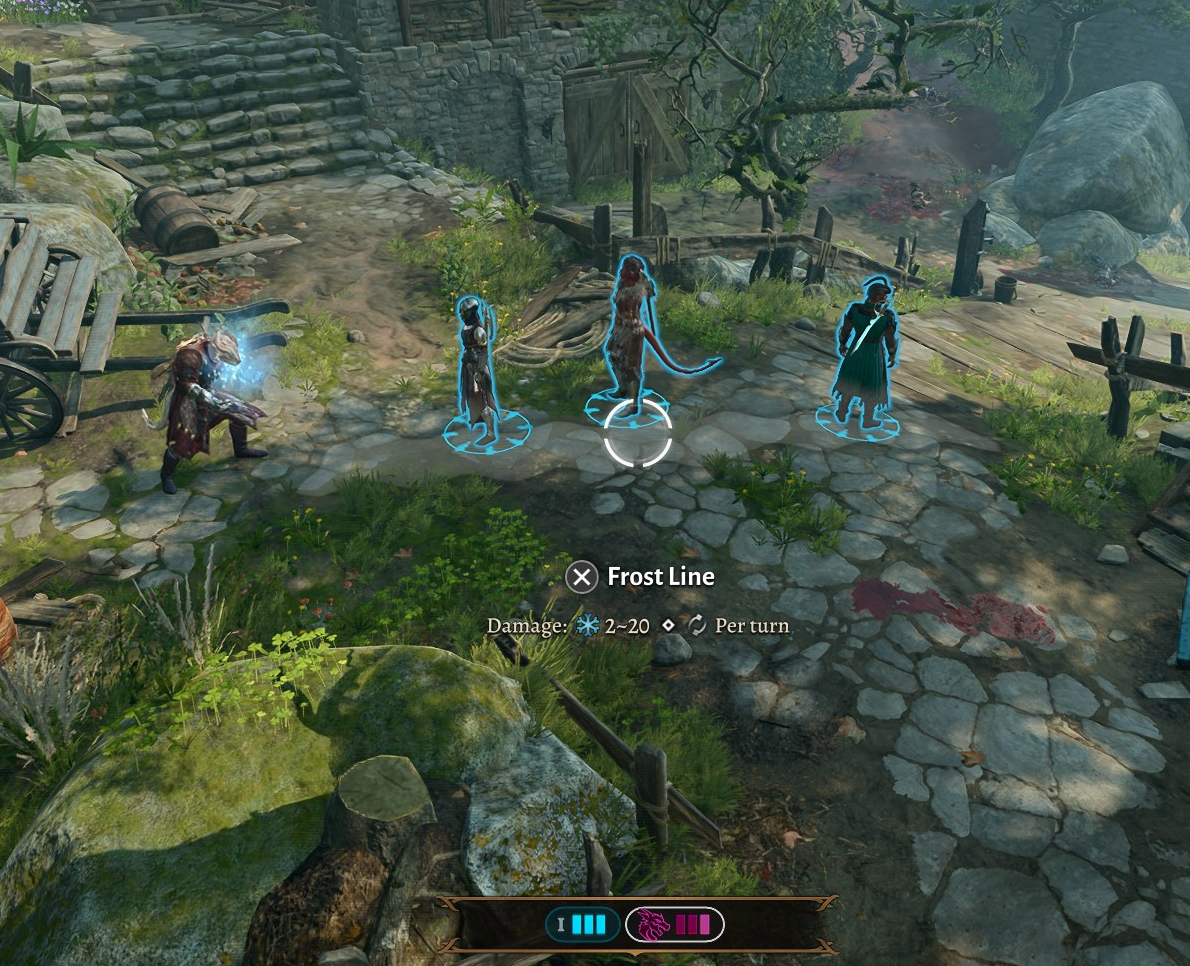Choose the pink dragon head resource pill
Image resolution: width=1190 pixels, height=966 pixels.
[x=674, y=924]
